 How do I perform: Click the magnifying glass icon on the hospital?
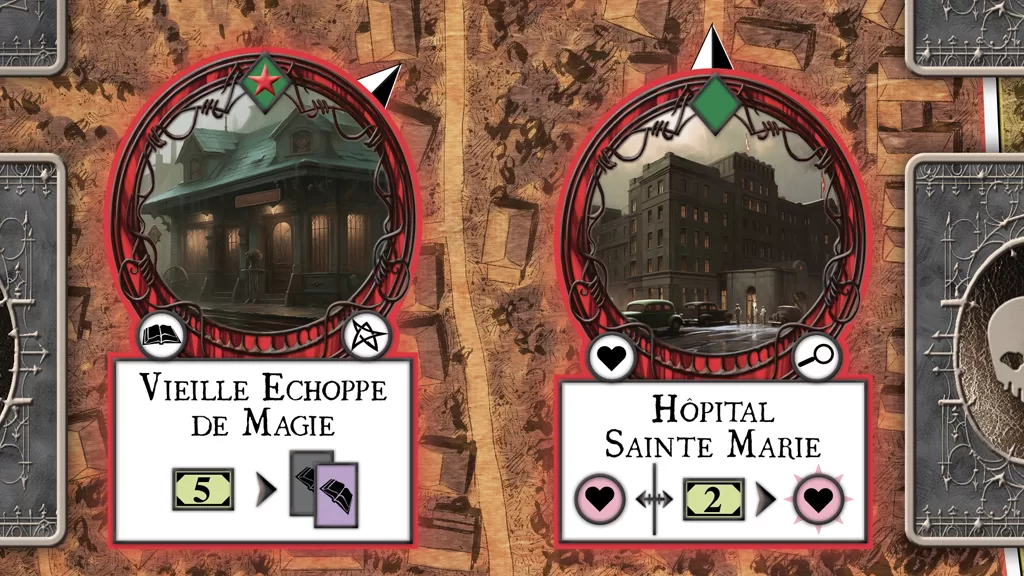pyautogui.click(x=819, y=354)
